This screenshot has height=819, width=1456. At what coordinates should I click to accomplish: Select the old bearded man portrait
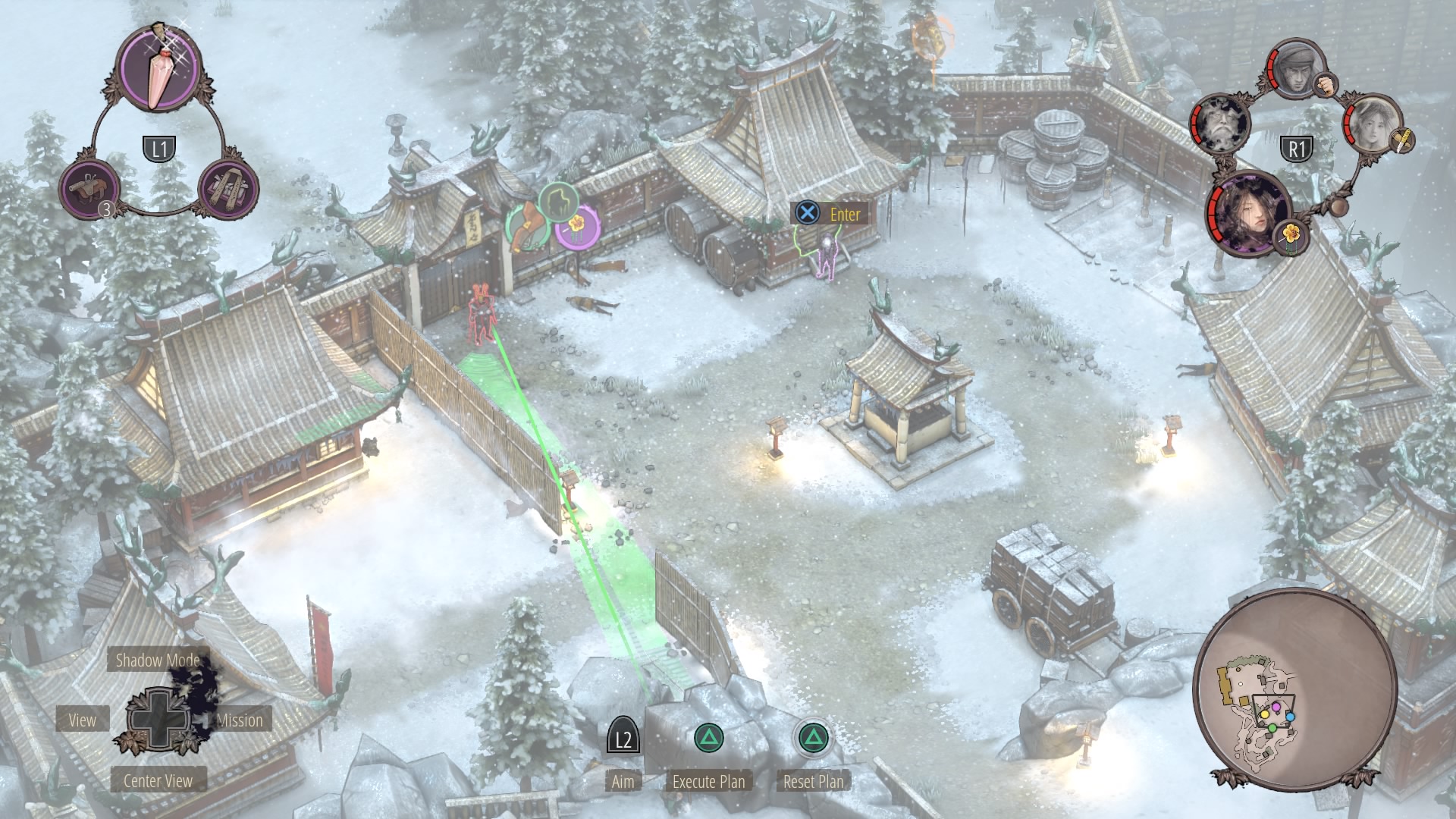1220,124
